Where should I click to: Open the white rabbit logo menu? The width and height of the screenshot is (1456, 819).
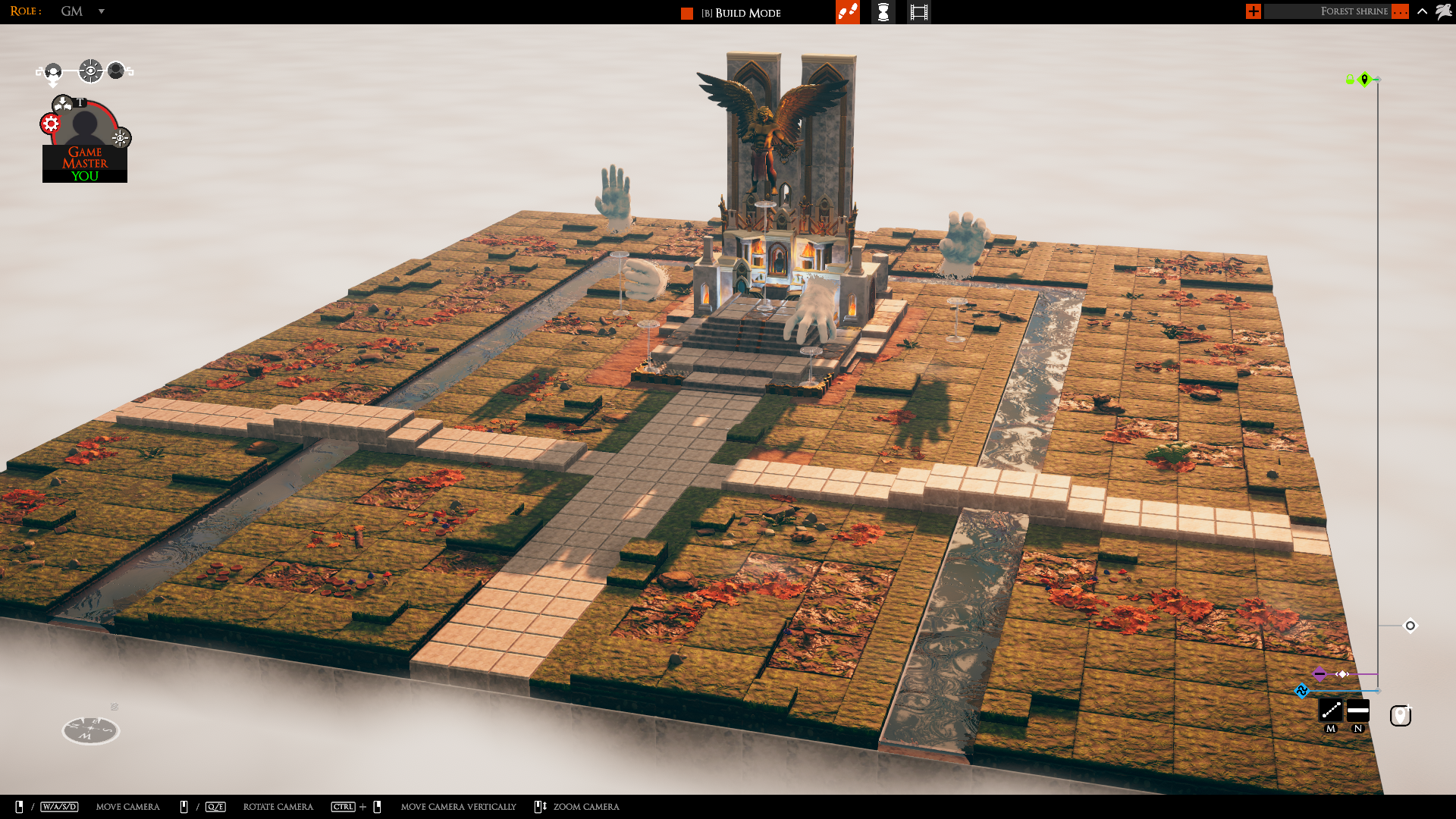coord(1443,11)
